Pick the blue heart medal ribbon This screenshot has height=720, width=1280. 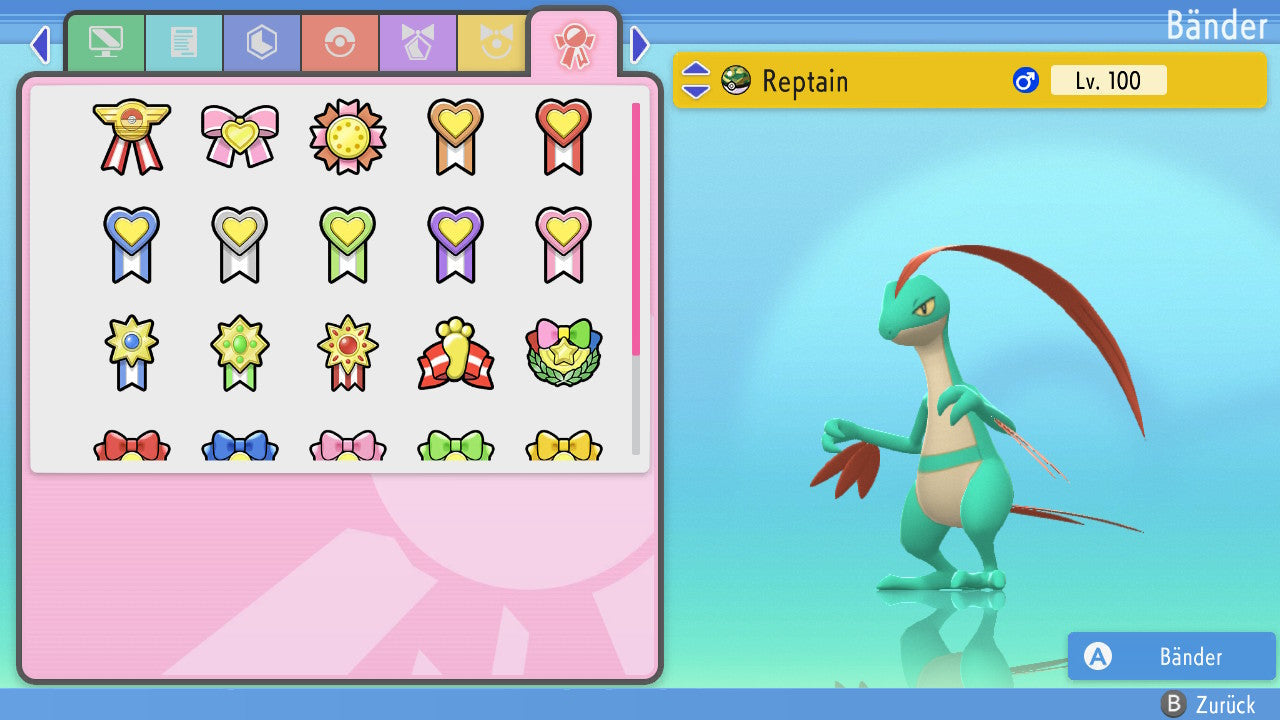tap(131, 244)
